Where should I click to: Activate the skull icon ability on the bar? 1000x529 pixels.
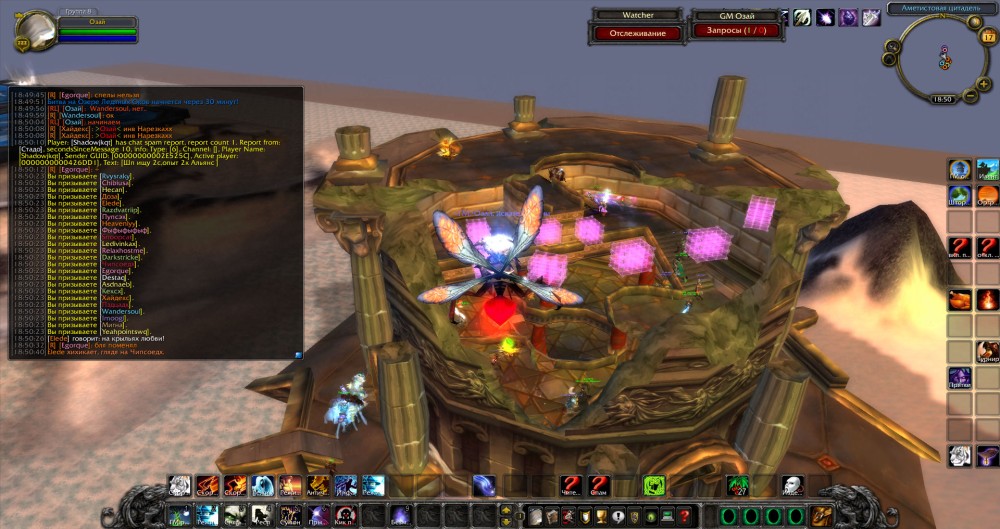point(791,486)
